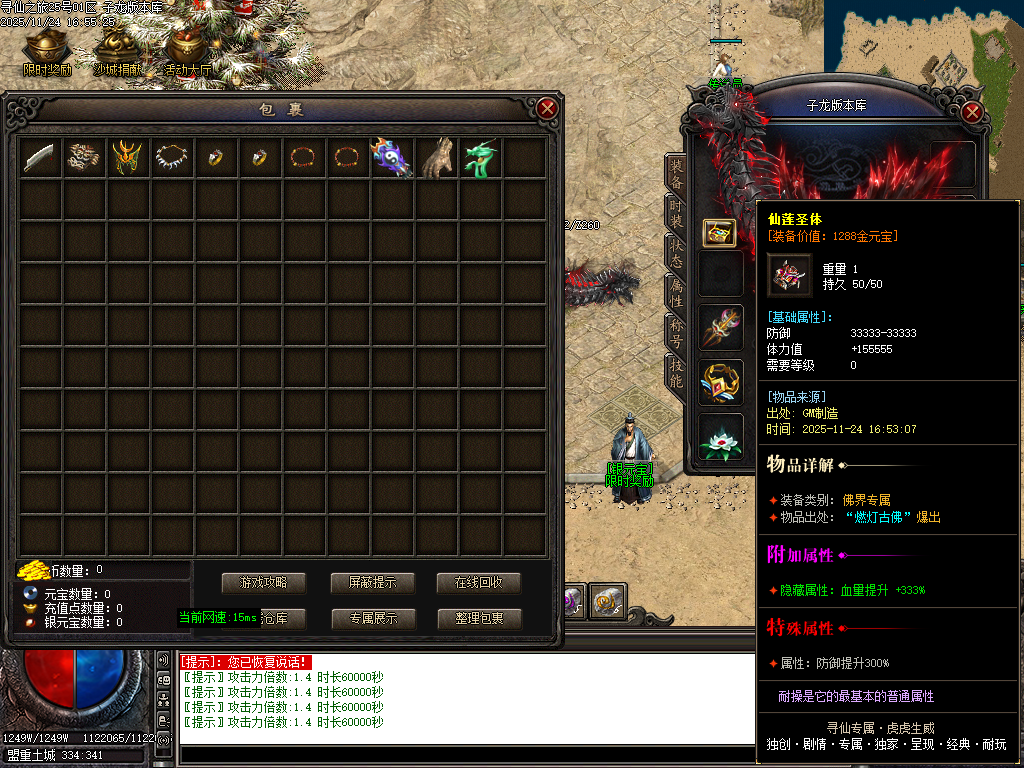
Task: Open 在线回收 online recycling
Action: pyautogui.click(x=479, y=583)
